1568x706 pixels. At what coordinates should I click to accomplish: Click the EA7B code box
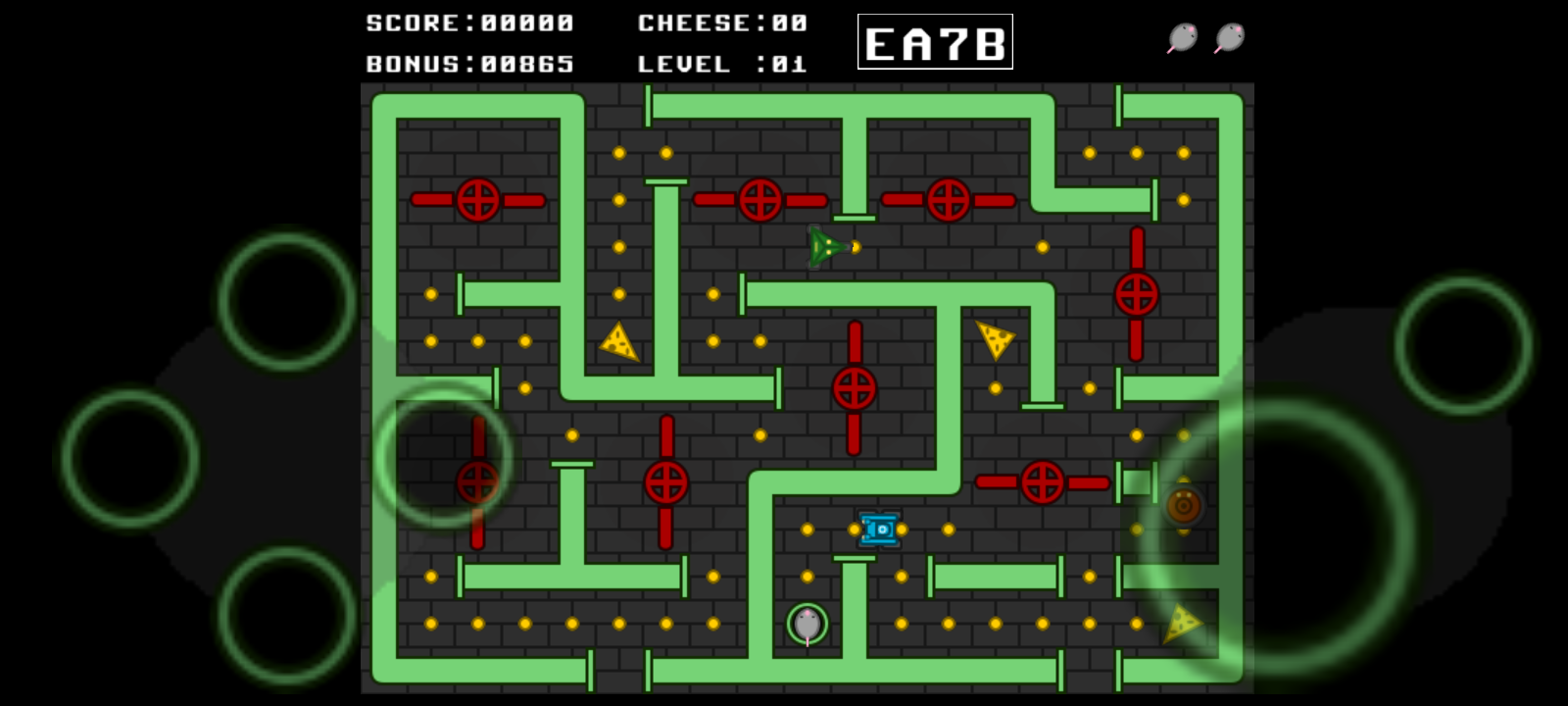(935, 43)
